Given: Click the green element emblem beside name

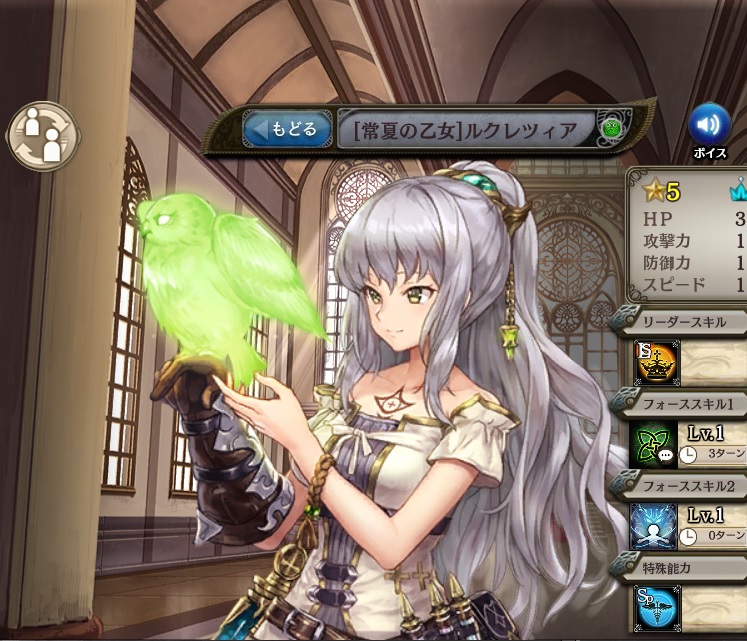Looking at the screenshot, I should [610, 129].
